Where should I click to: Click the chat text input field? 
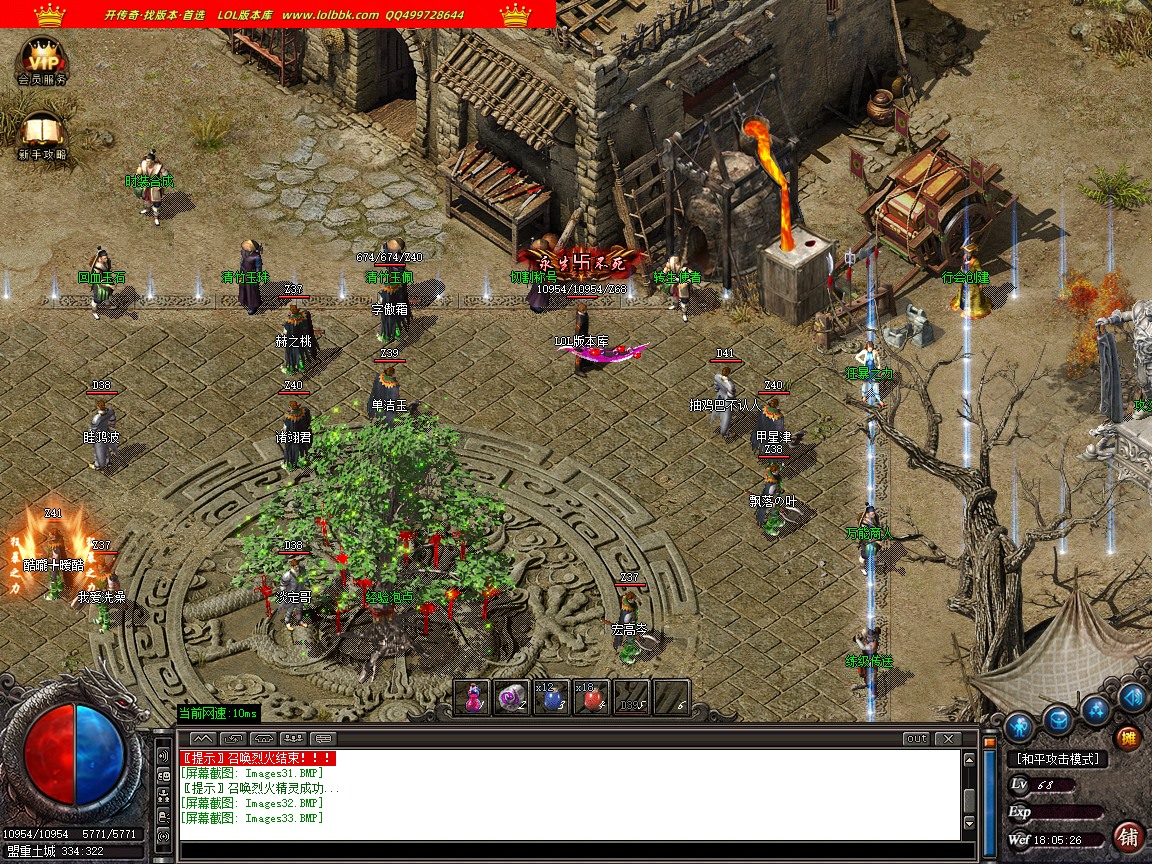(x=570, y=851)
